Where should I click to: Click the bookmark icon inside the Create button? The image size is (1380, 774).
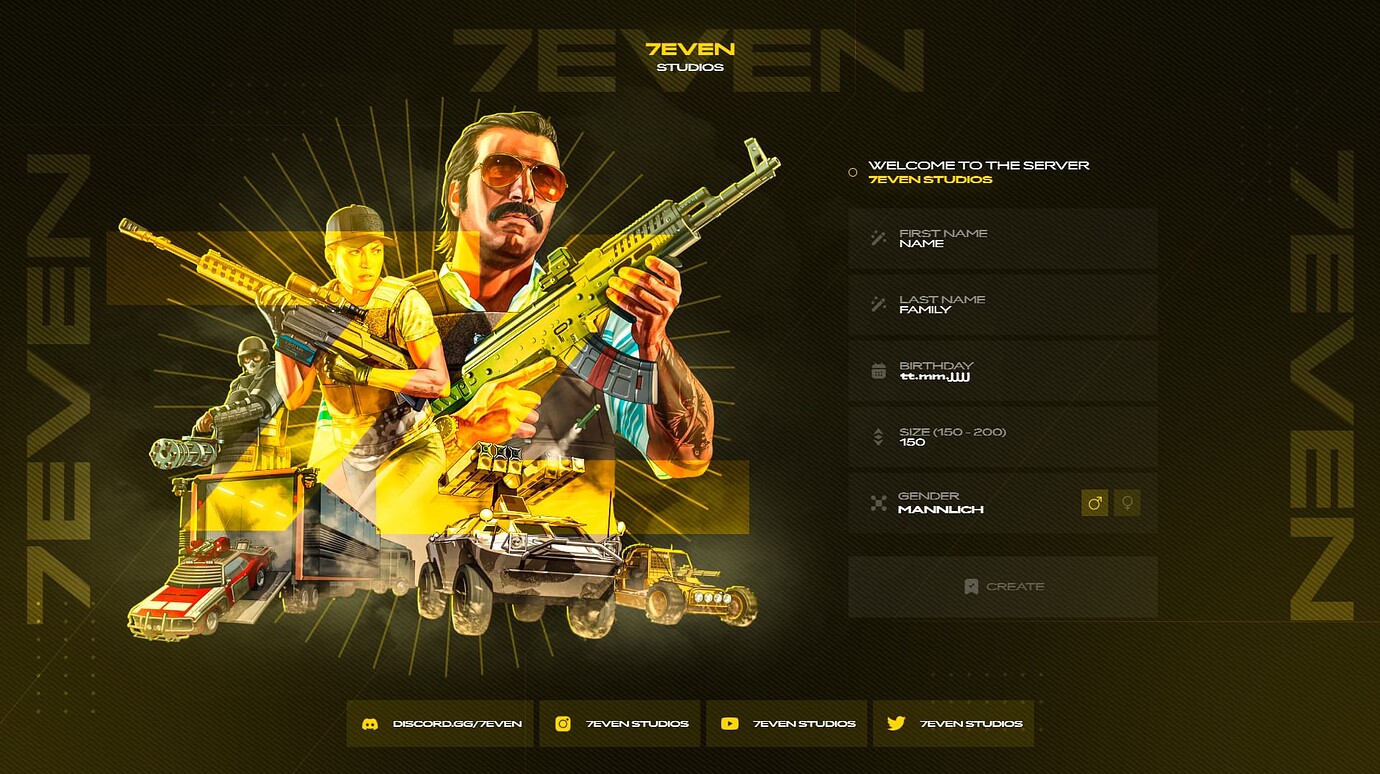coord(970,587)
